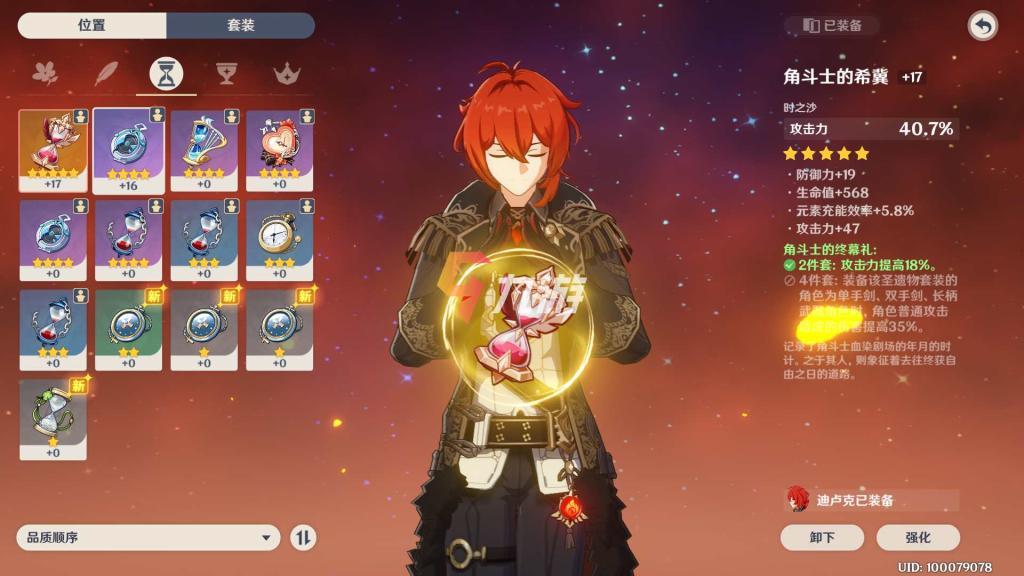Select the flower artifact category icon
This screenshot has width=1024, height=576.
click(45, 73)
